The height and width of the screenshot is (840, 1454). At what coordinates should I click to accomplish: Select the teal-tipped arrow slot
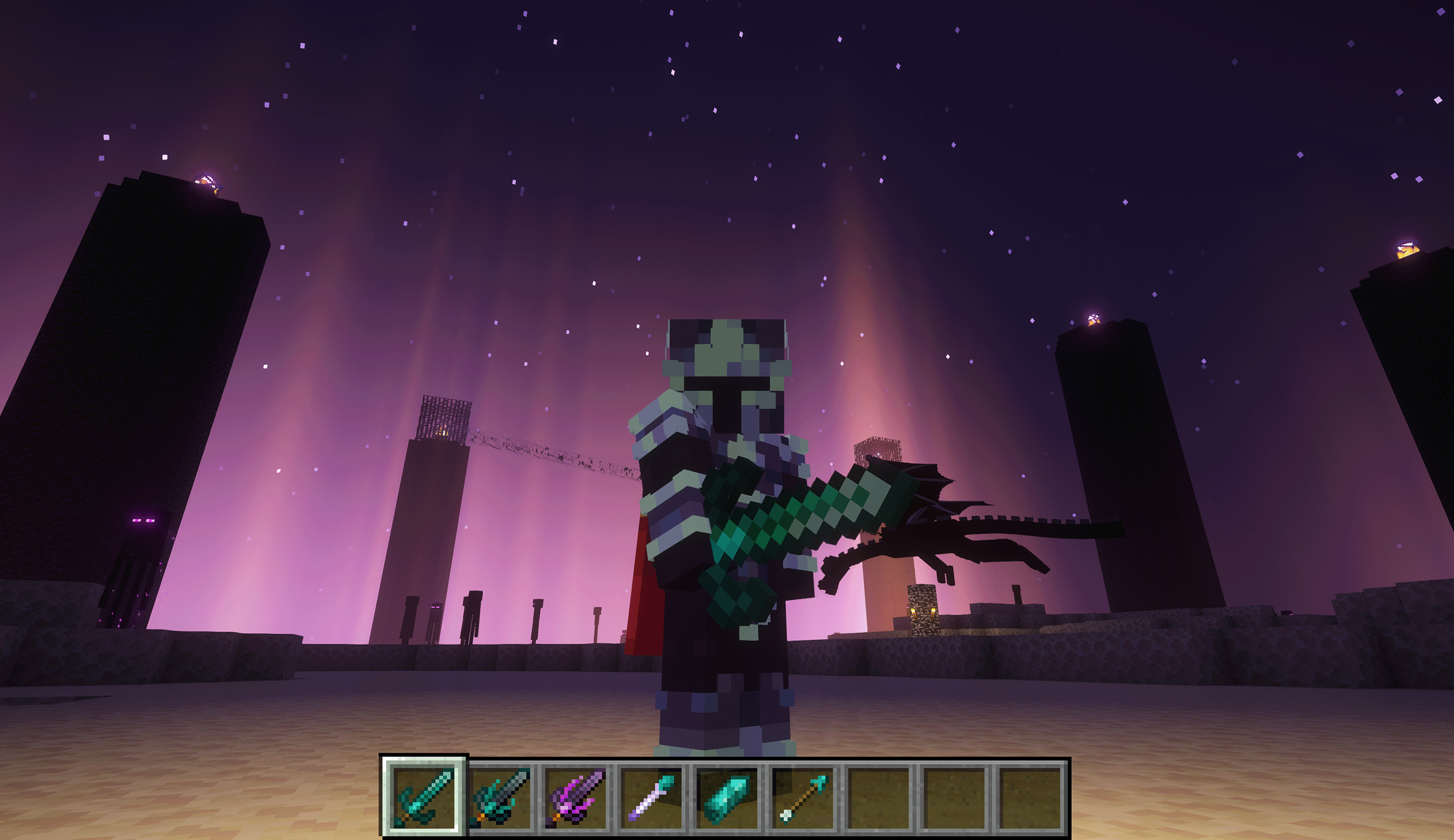[x=802, y=797]
